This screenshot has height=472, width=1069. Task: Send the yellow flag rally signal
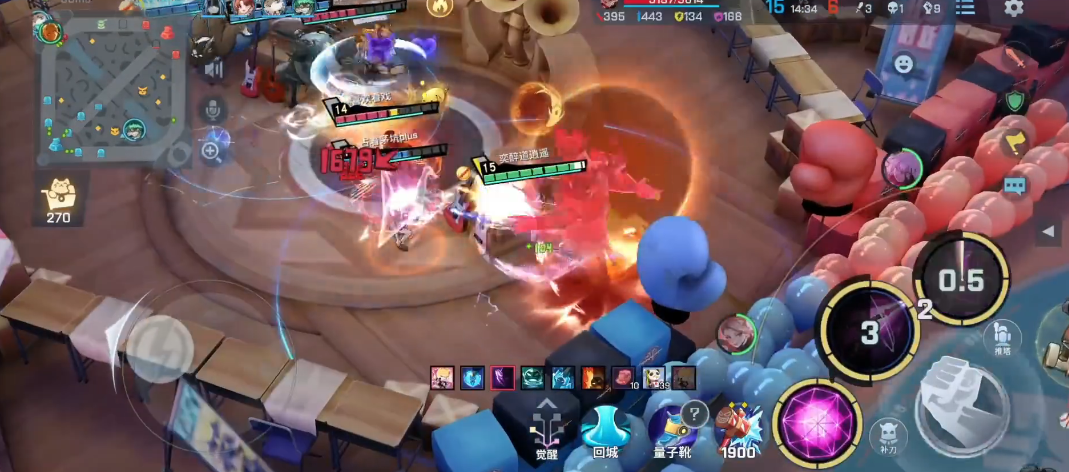[1015, 143]
